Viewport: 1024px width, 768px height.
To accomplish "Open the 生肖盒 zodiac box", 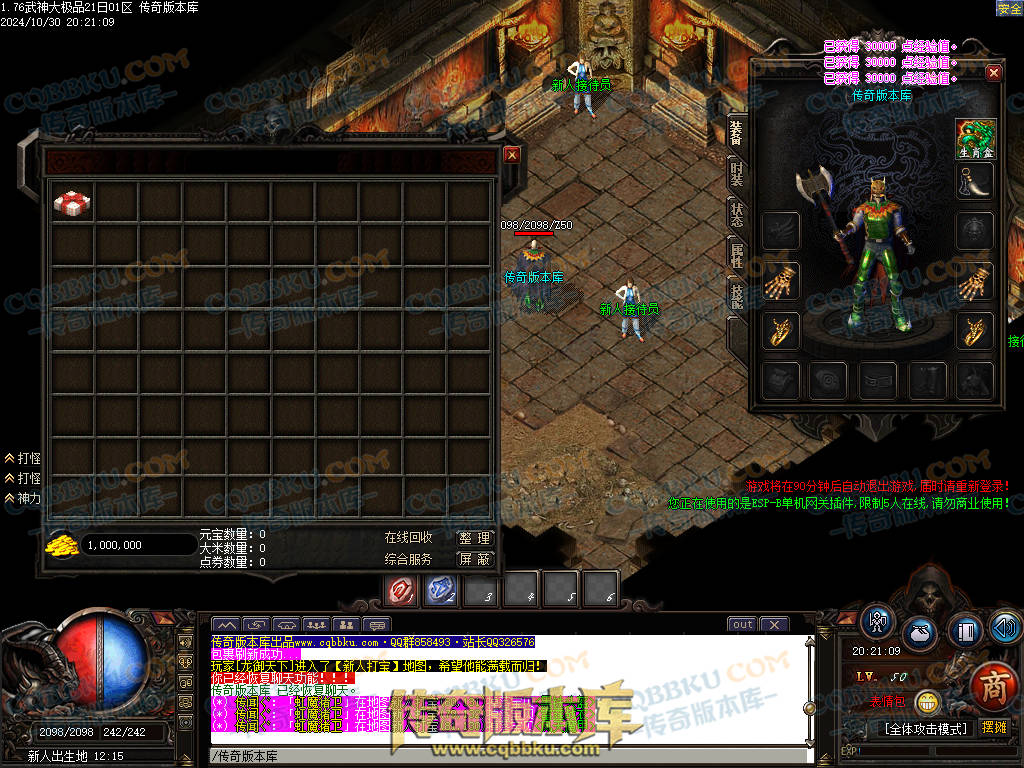I will [975, 138].
